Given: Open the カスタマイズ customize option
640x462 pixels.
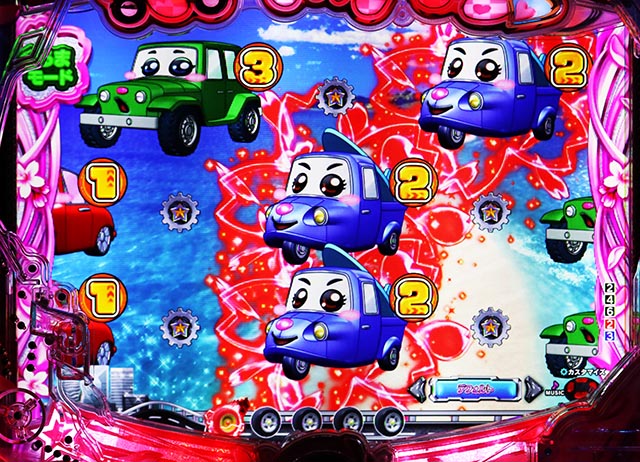Looking at the screenshot, I should [590, 370].
